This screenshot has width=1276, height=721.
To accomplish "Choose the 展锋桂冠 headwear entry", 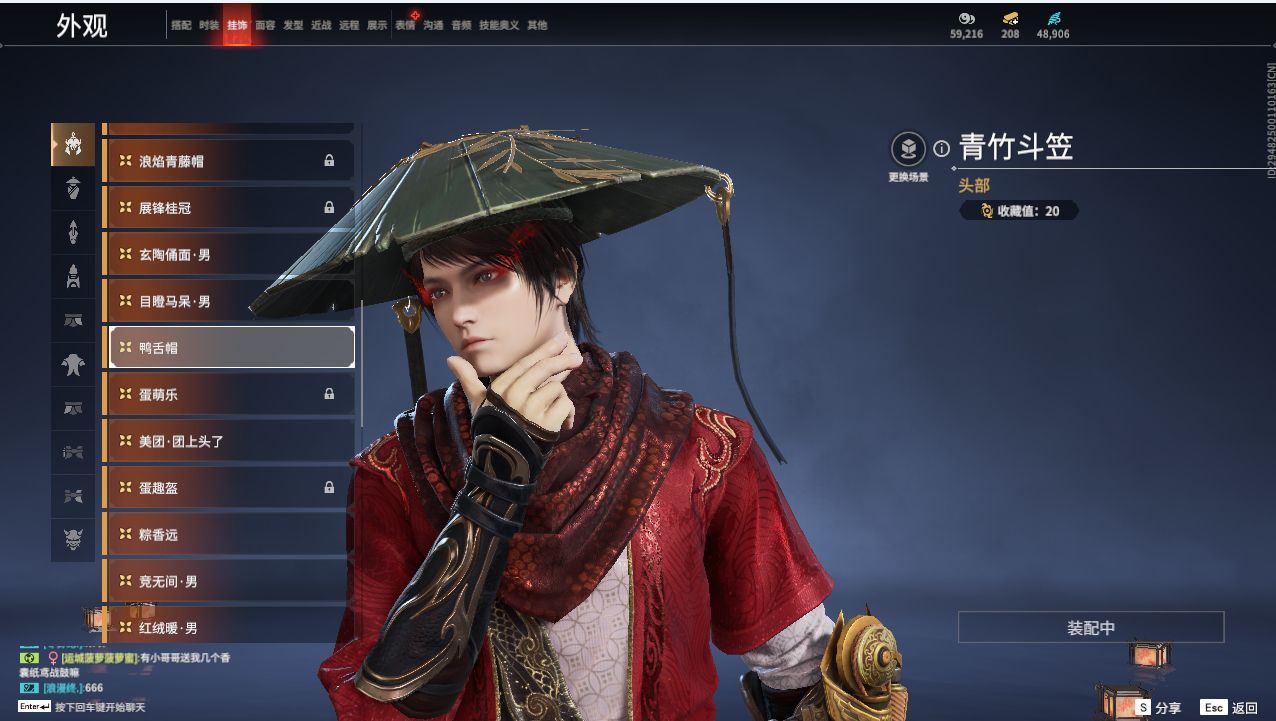I will tap(228, 208).
